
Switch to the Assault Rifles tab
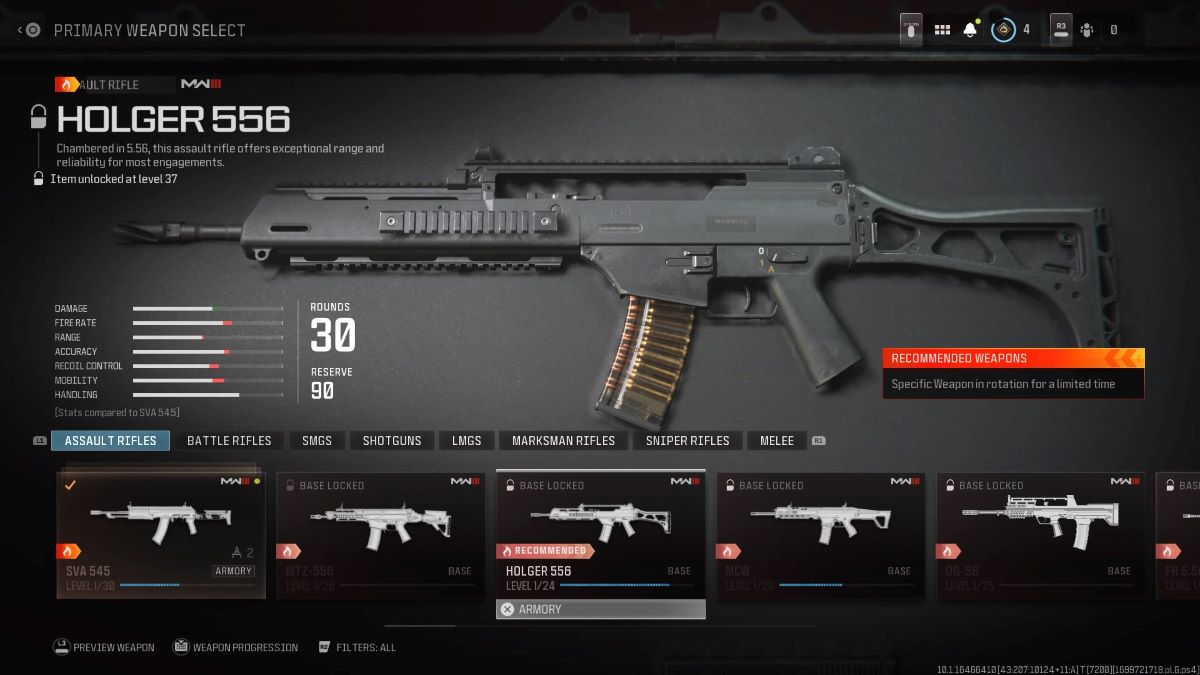tap(110, 440)
